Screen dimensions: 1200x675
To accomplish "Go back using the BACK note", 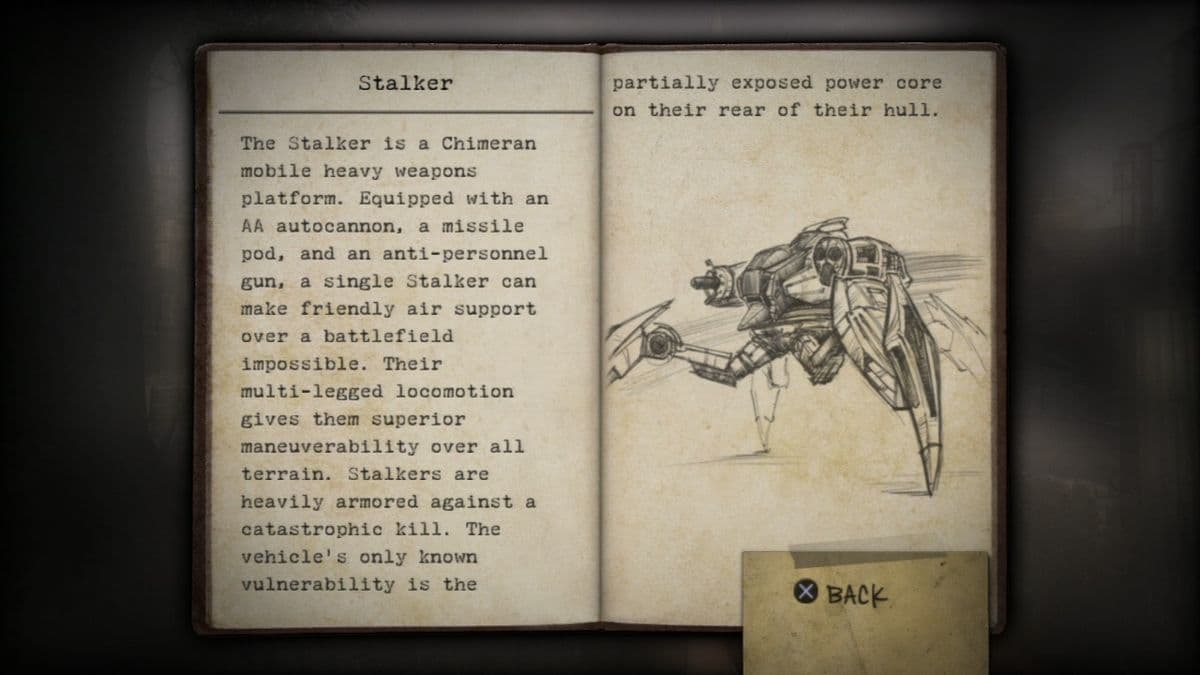I will point(841,595).
